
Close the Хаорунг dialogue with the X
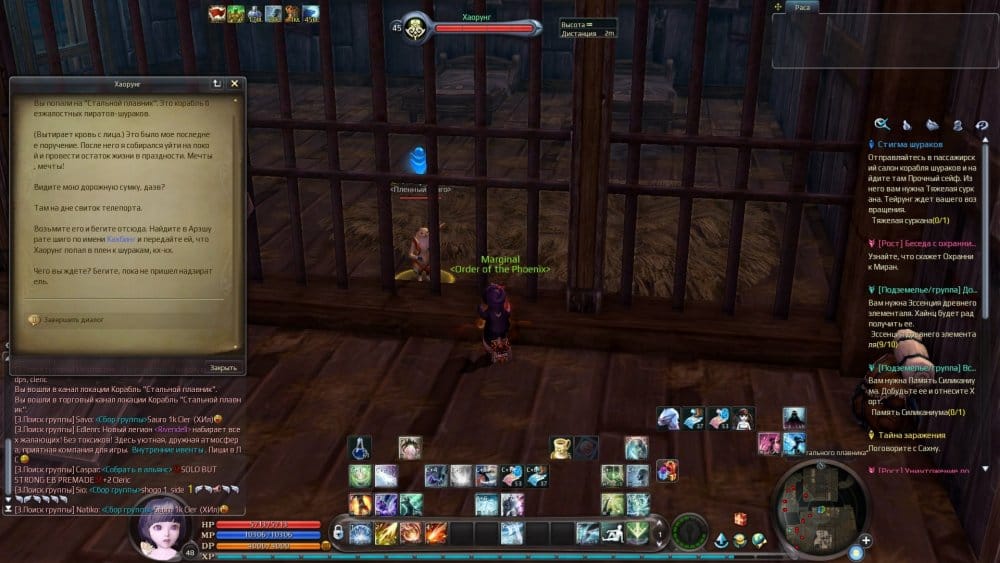[234, 84]
